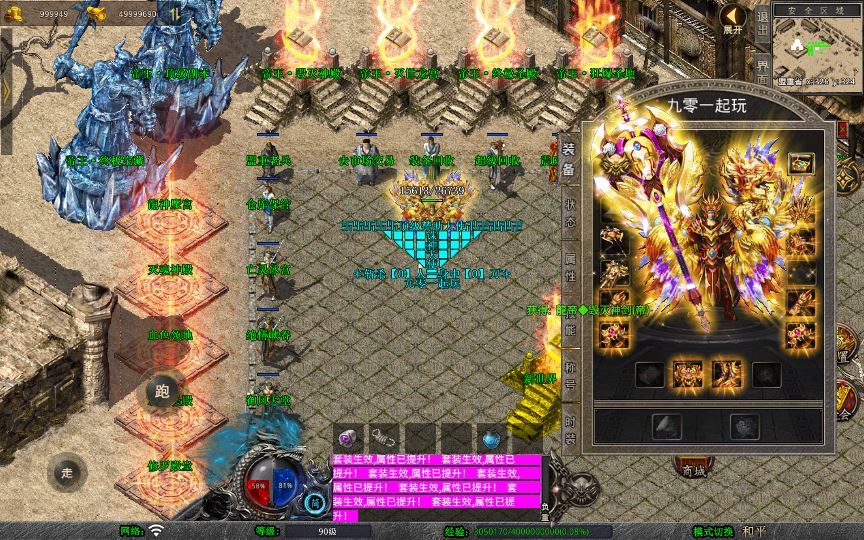Click the 退出 exit button

pyautogui.click(x=762, y=25)
